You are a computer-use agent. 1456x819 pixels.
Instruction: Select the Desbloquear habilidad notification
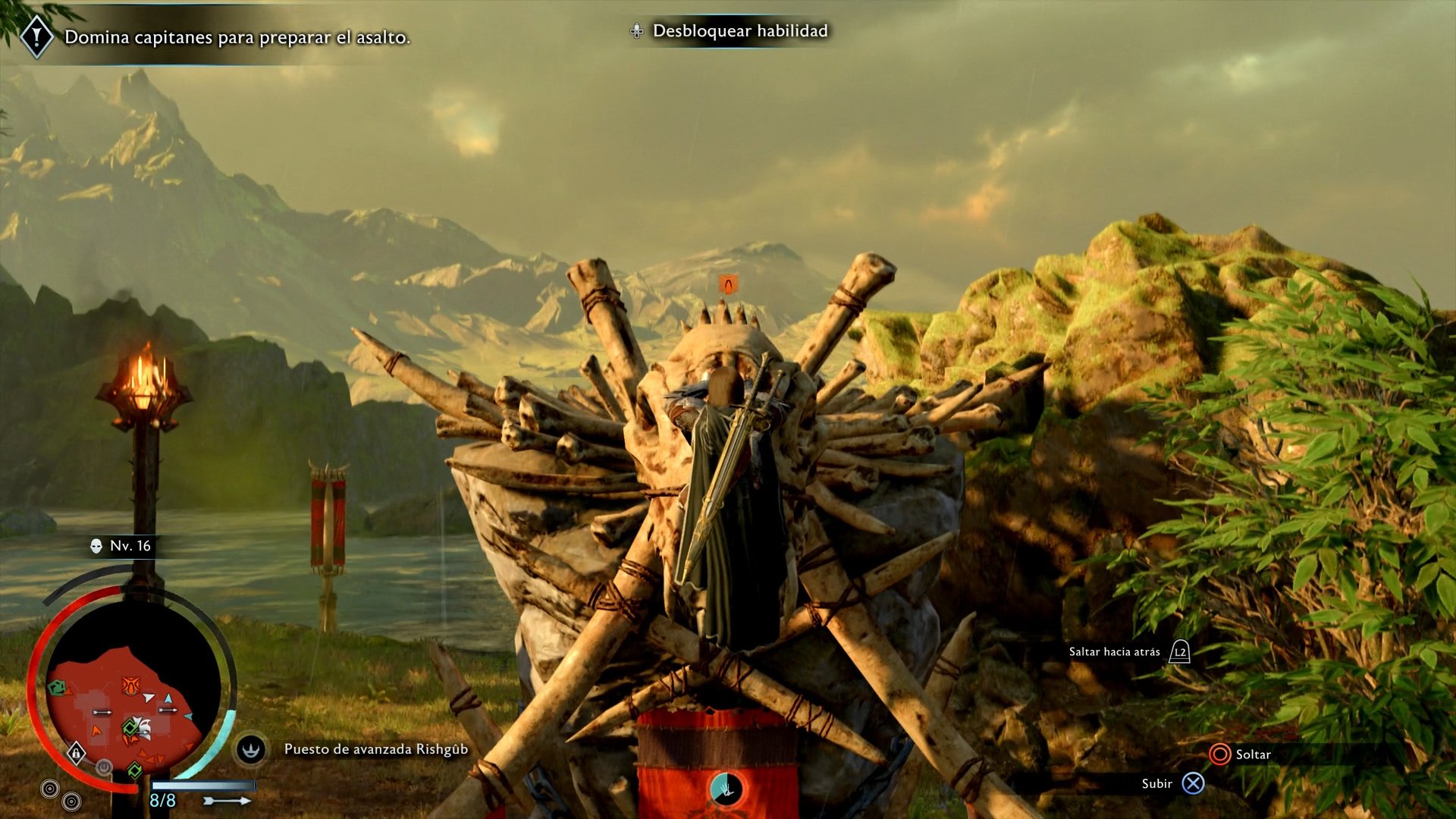(x=739, y=31)
